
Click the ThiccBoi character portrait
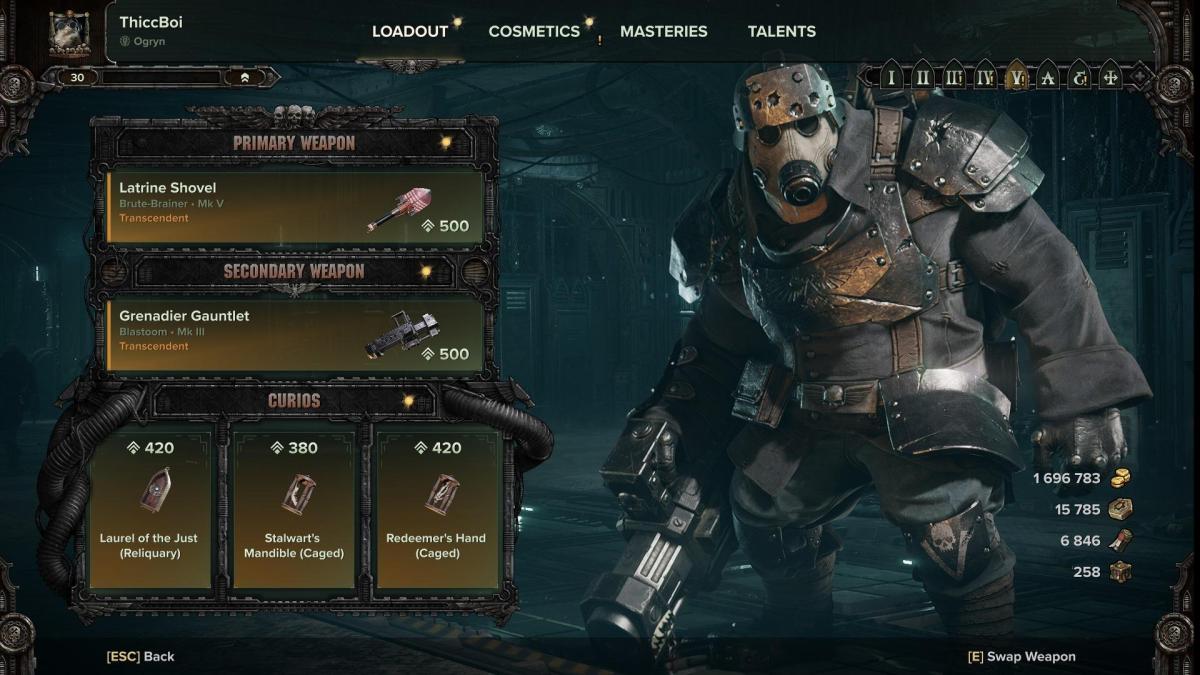tap(69, 33)
